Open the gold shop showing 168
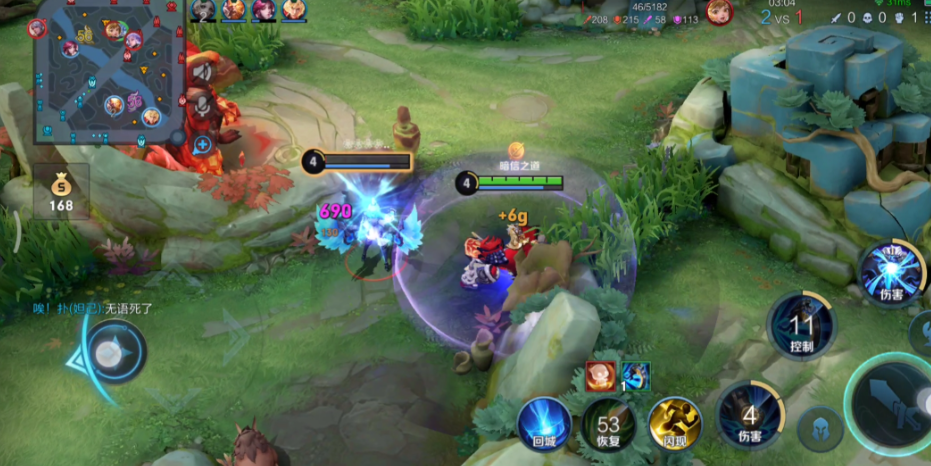 tap(61, 190)
